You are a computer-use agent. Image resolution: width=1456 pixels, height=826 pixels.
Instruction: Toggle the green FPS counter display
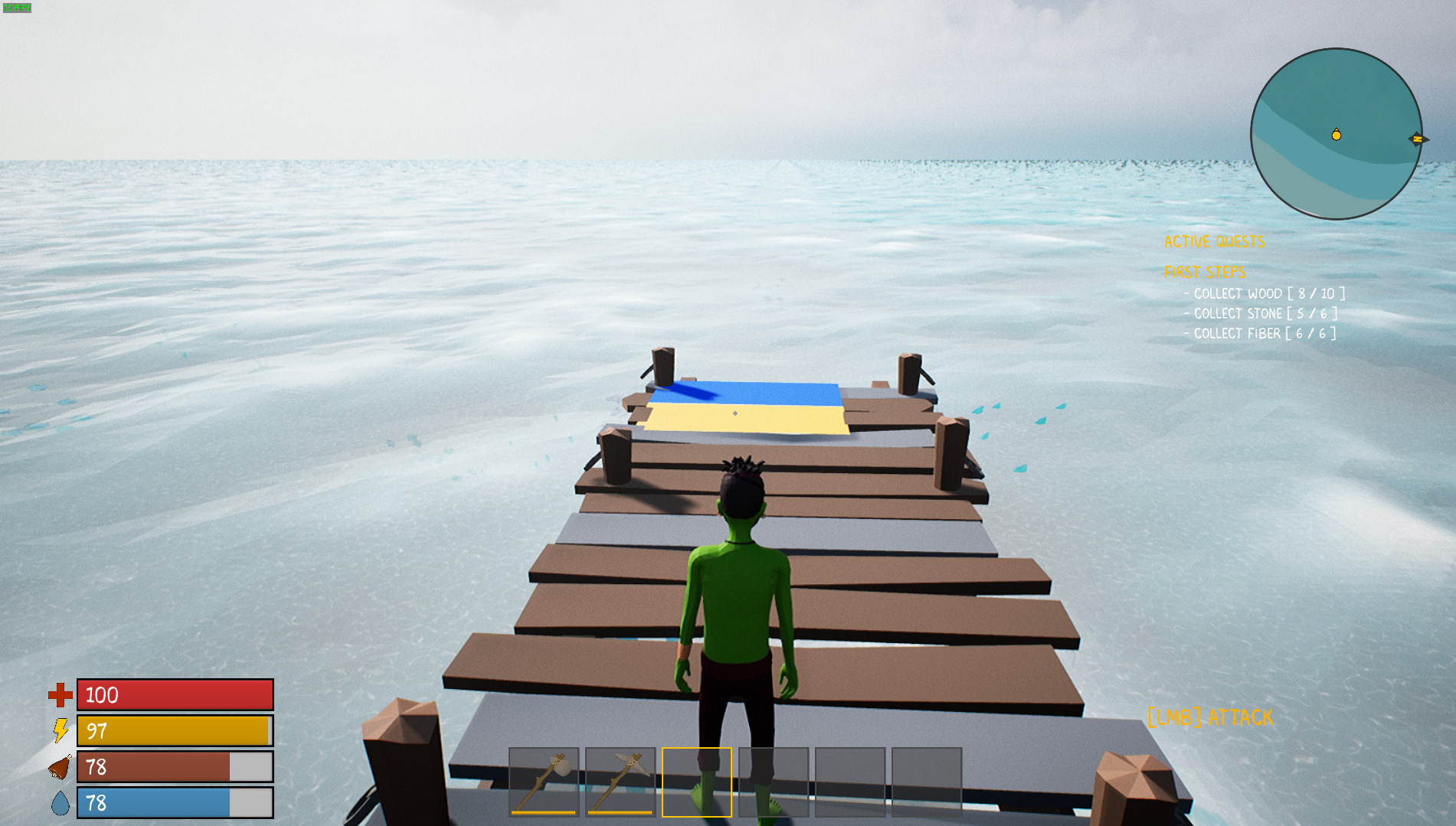tap(17, 8)
